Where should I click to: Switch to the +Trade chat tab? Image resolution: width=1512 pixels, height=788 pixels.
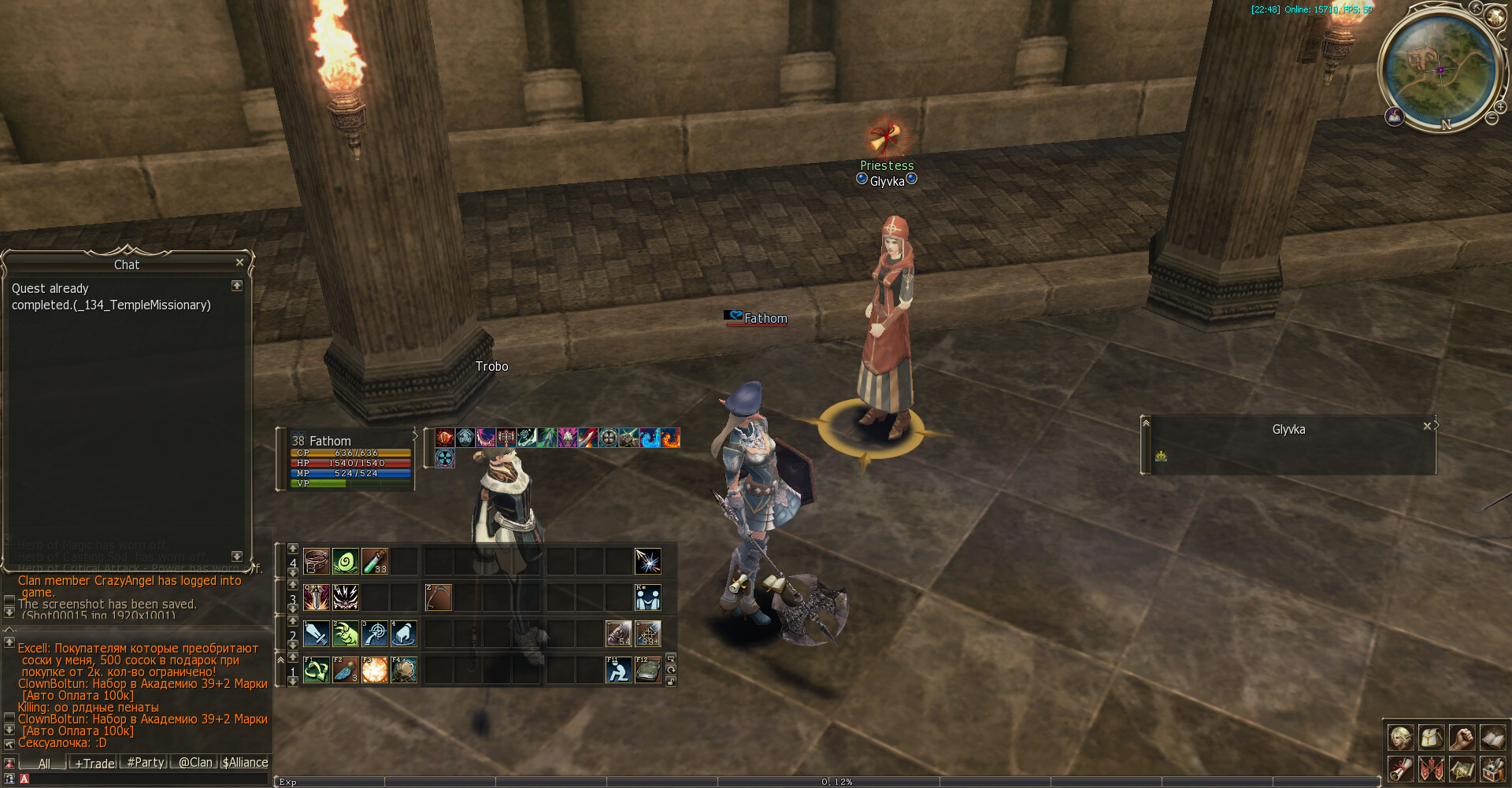point(94,763)
